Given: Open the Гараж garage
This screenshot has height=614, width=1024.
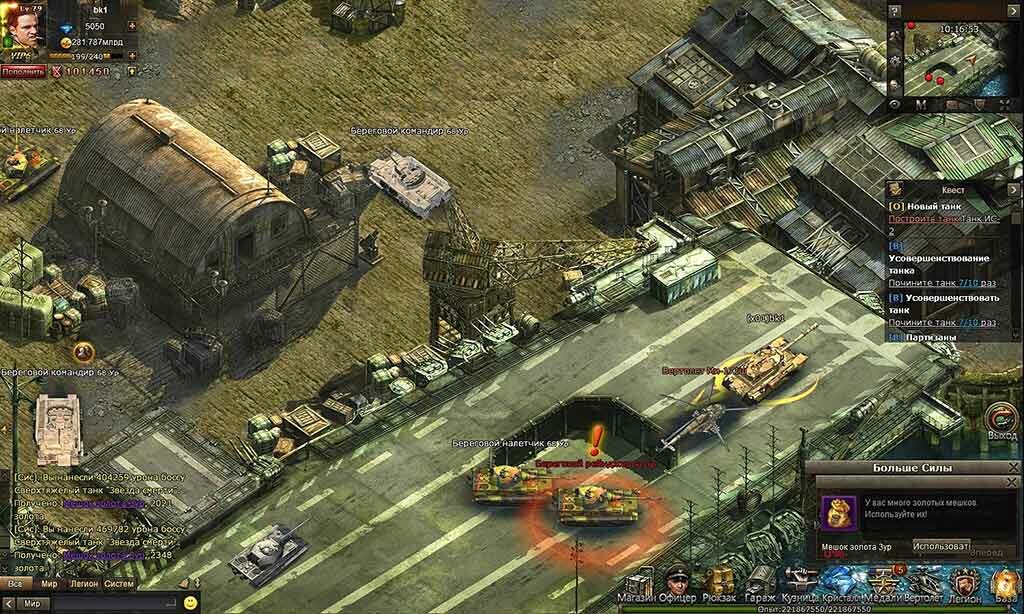Looking at the screenshot, I should tap(759, 583).
